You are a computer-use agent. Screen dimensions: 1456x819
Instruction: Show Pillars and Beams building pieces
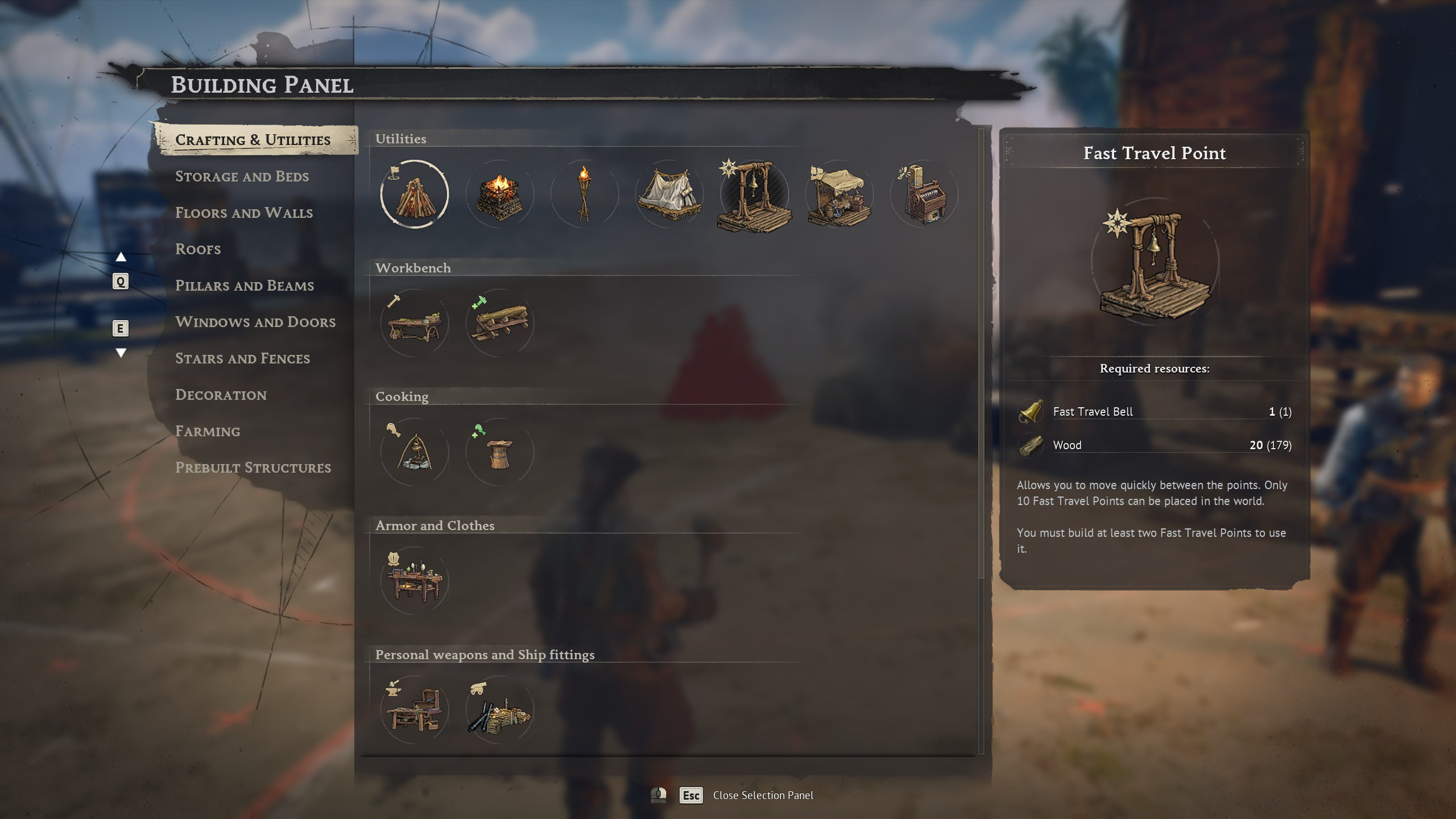point(245,286)
